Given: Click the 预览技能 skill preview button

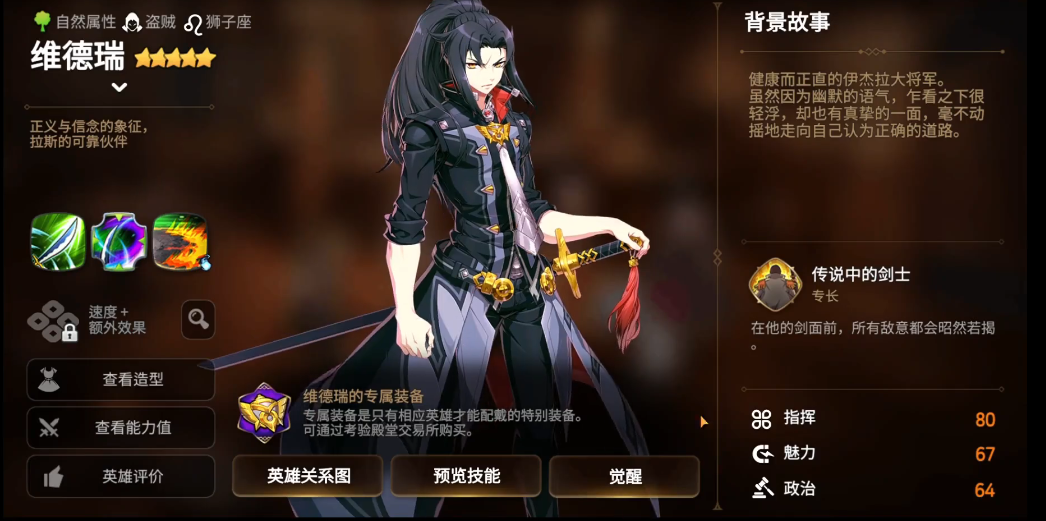Looking at the screenshot, I should pyautogui.click(x=466, y=476).
